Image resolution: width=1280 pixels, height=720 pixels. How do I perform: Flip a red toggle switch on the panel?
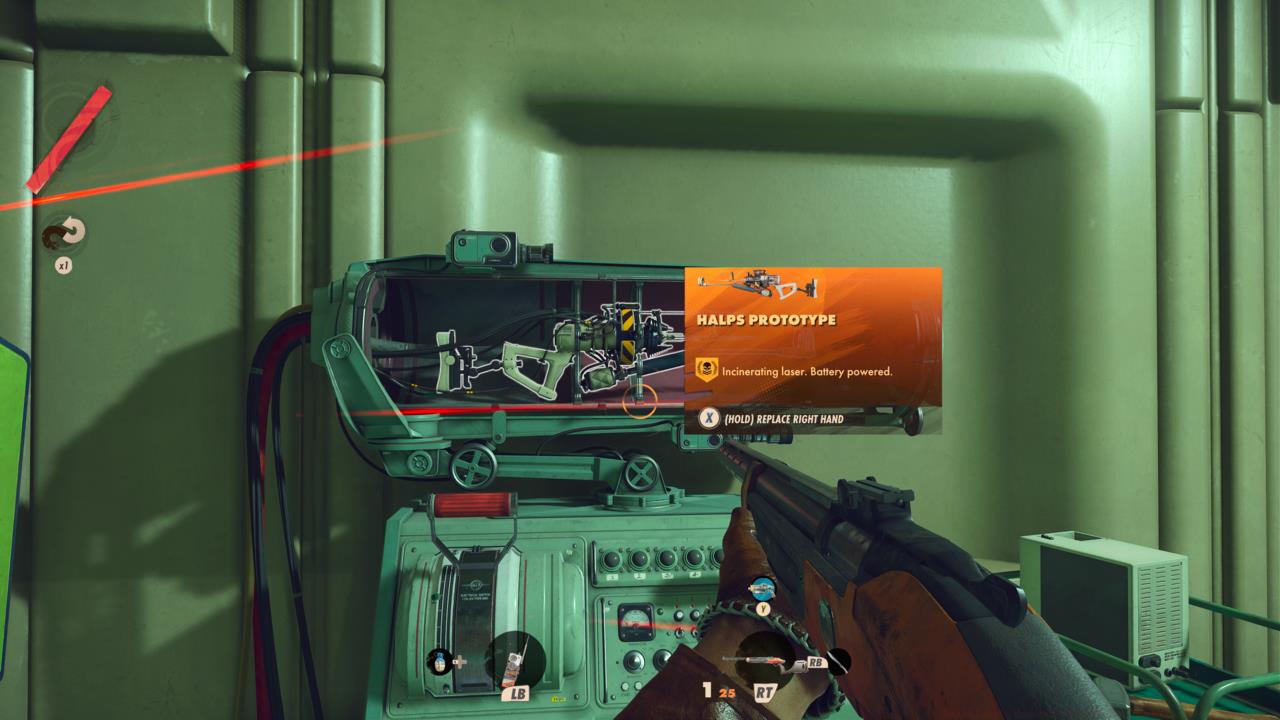[x=677, y=611]
